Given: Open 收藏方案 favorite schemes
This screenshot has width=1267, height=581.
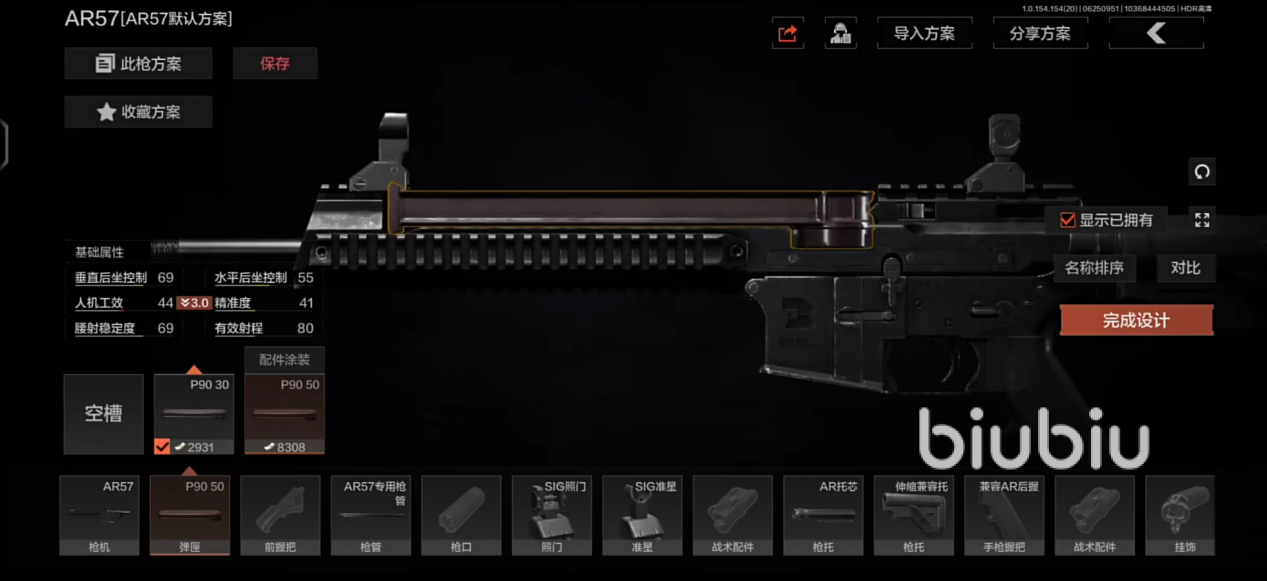Looking at the screenshot, I should [x=138, y=112].
